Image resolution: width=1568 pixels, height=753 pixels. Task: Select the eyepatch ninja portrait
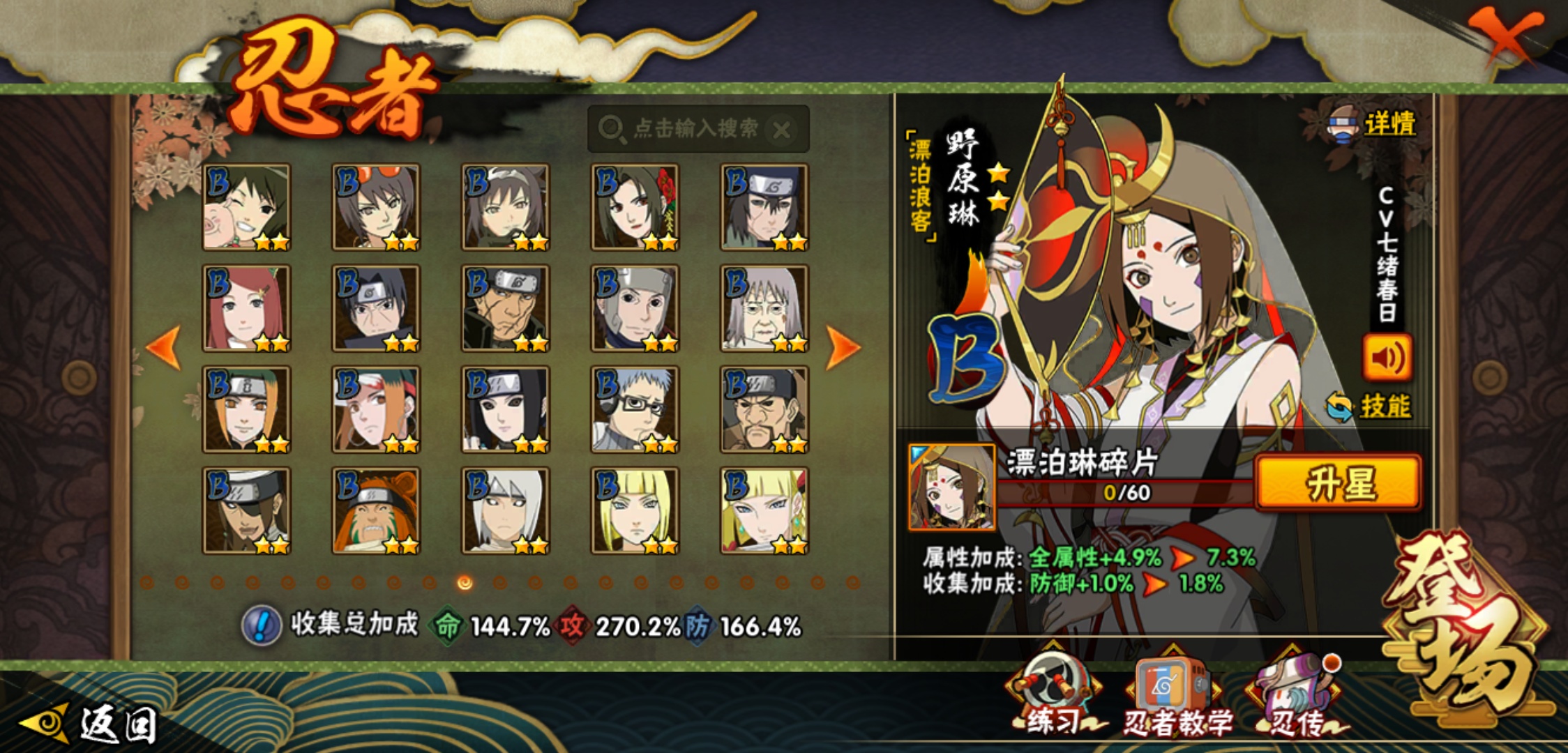[x=246, y=510]
